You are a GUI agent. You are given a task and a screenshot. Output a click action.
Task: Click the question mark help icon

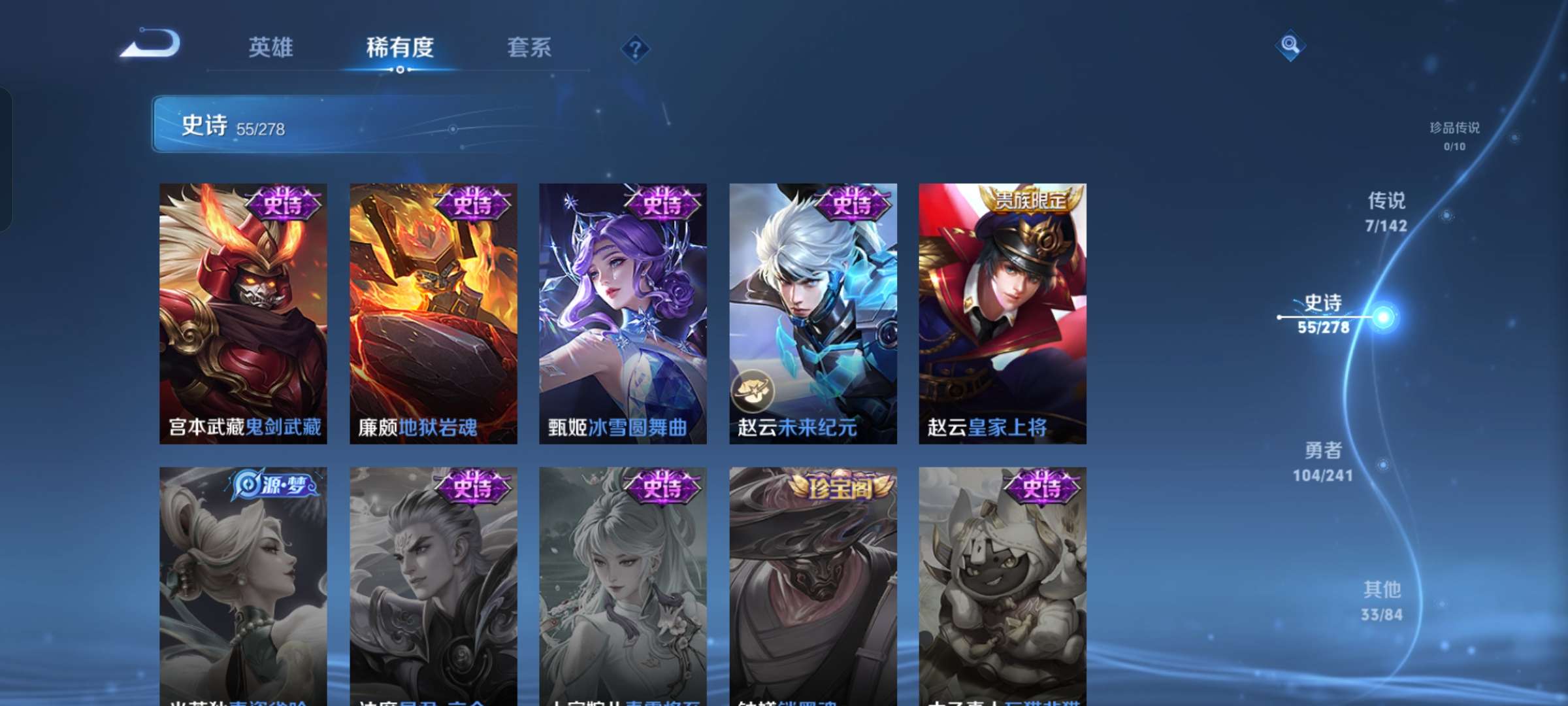point(635,48)
